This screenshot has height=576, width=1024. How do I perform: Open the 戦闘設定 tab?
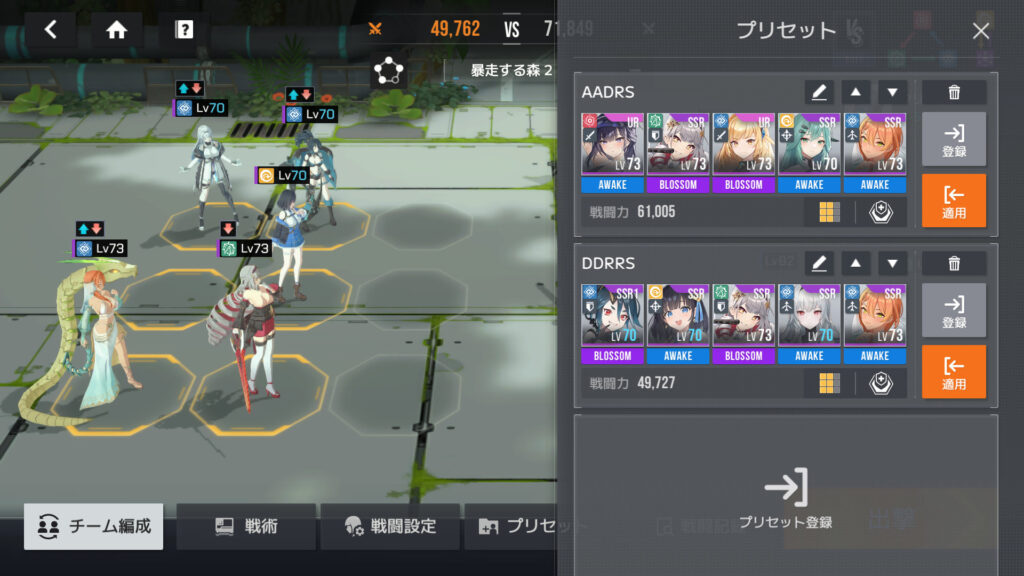[x=390, y=526]
